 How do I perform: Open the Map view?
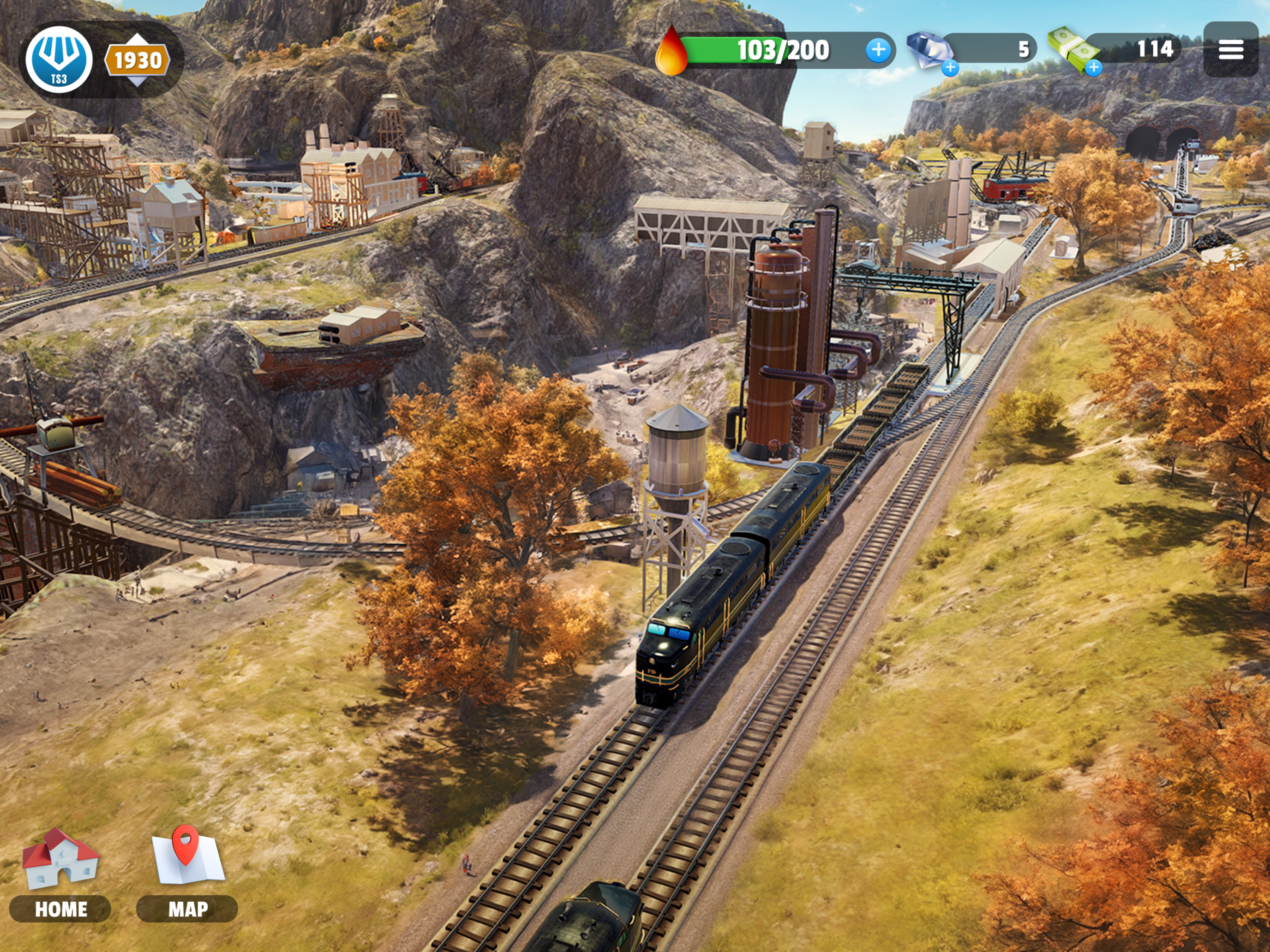187,875
